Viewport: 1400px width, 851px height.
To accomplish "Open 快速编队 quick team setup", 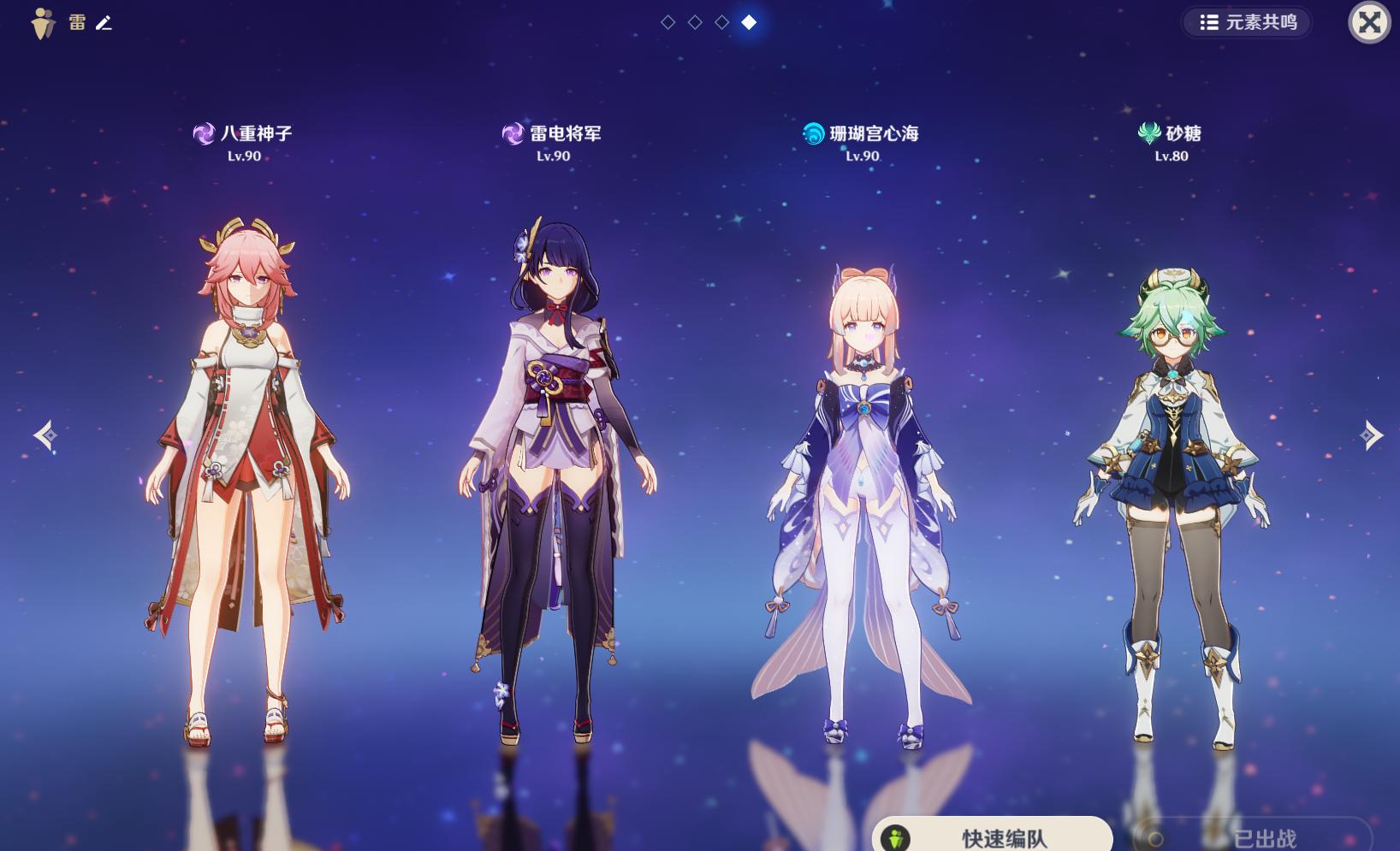I will (992, 836).
